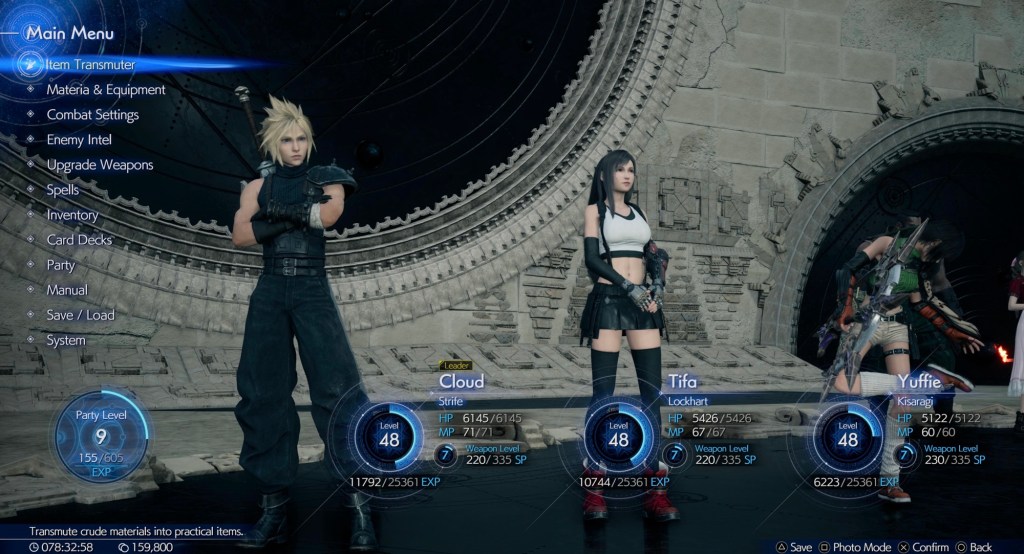This screenshot has height=554, width=1024.
Task: Click the Party Level 9 gauge
Action: (100, 437)
